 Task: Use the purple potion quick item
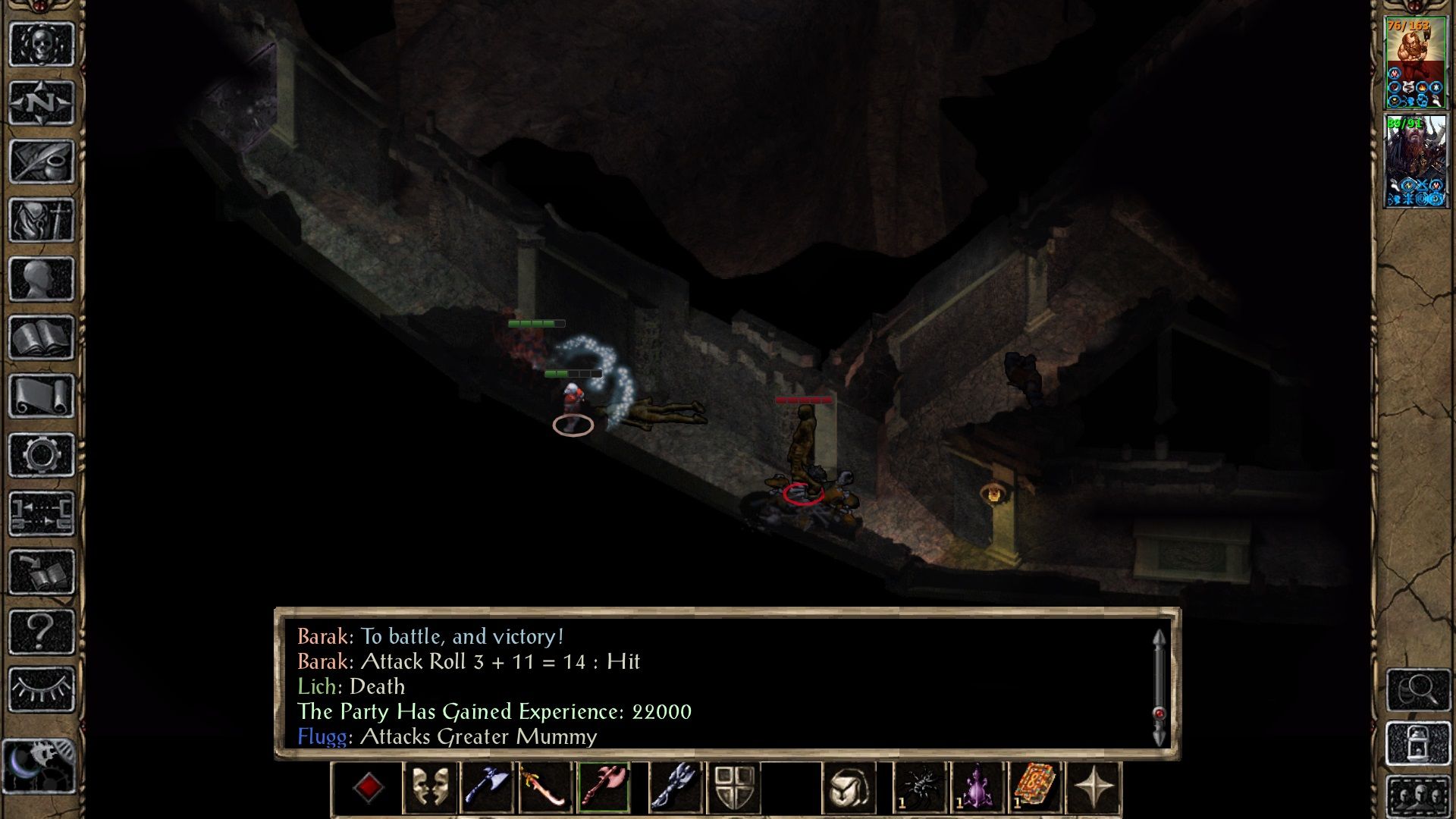pos(977,787)
